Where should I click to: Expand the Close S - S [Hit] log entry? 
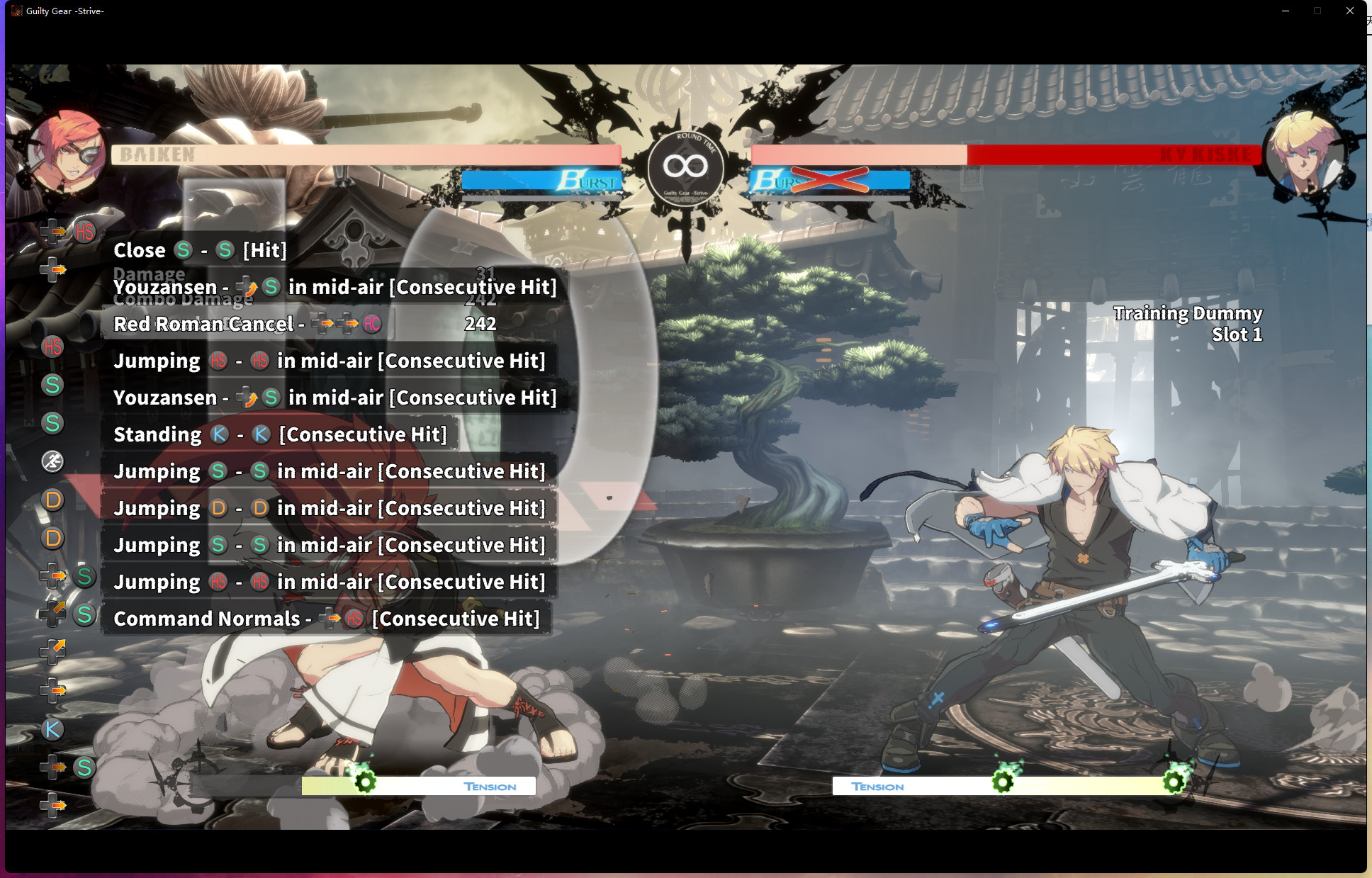[x=199, y=250]
